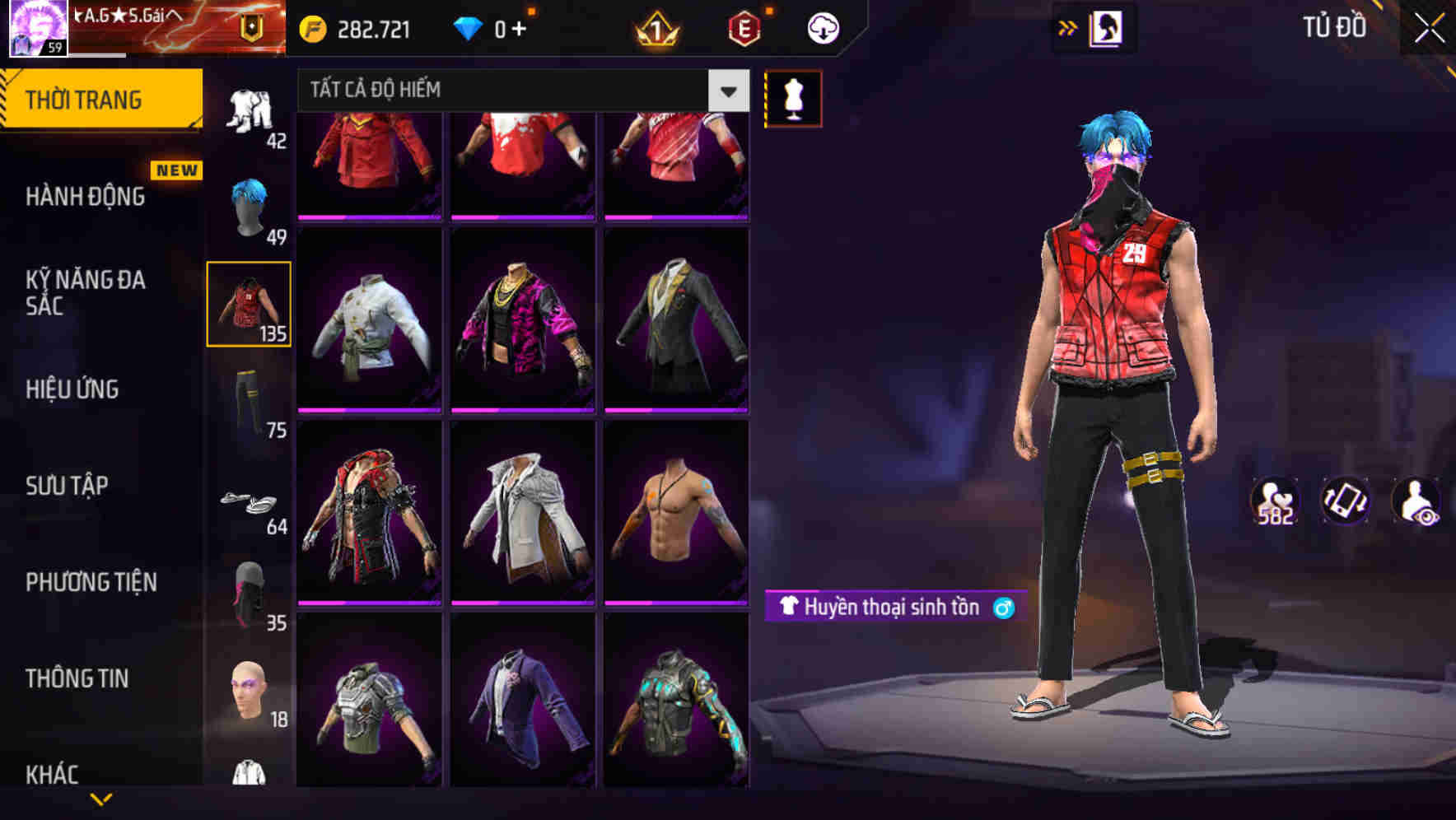Toggle the head category icon showing 18
Screen dimensions: 1456x820
point(247,690)
